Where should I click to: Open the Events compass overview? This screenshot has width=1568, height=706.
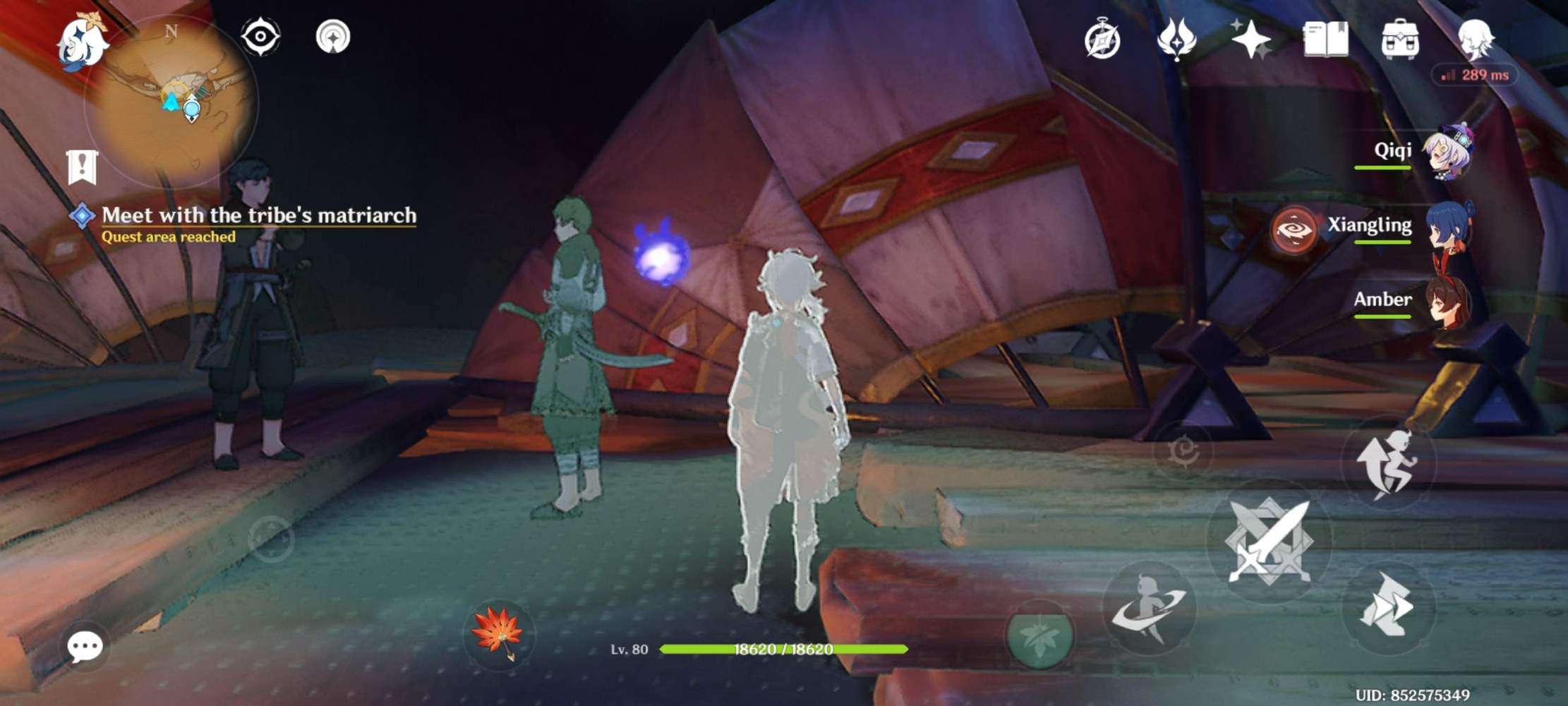(1102, 40)
